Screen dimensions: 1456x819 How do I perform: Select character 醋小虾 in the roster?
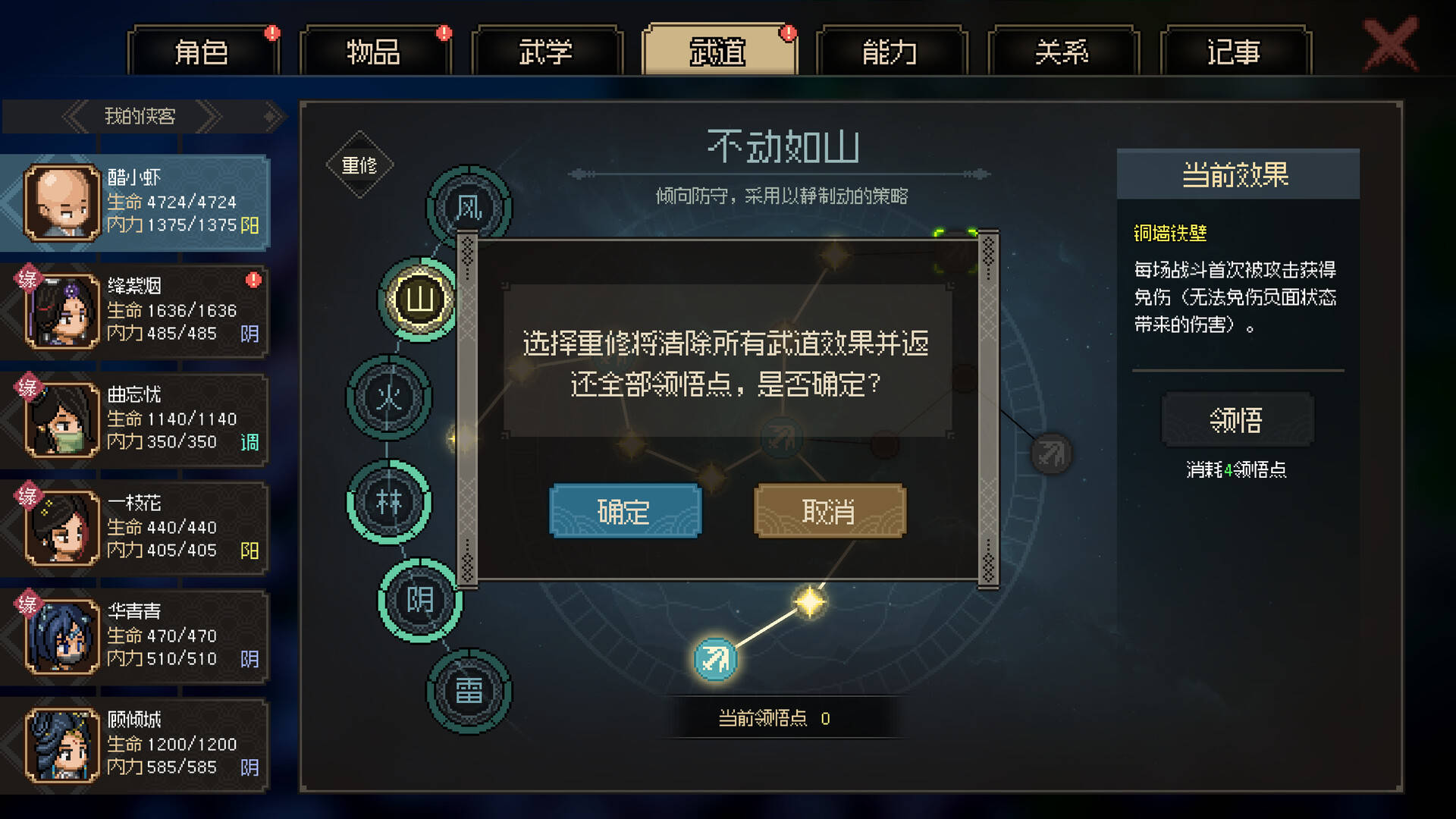coord(136,201)
